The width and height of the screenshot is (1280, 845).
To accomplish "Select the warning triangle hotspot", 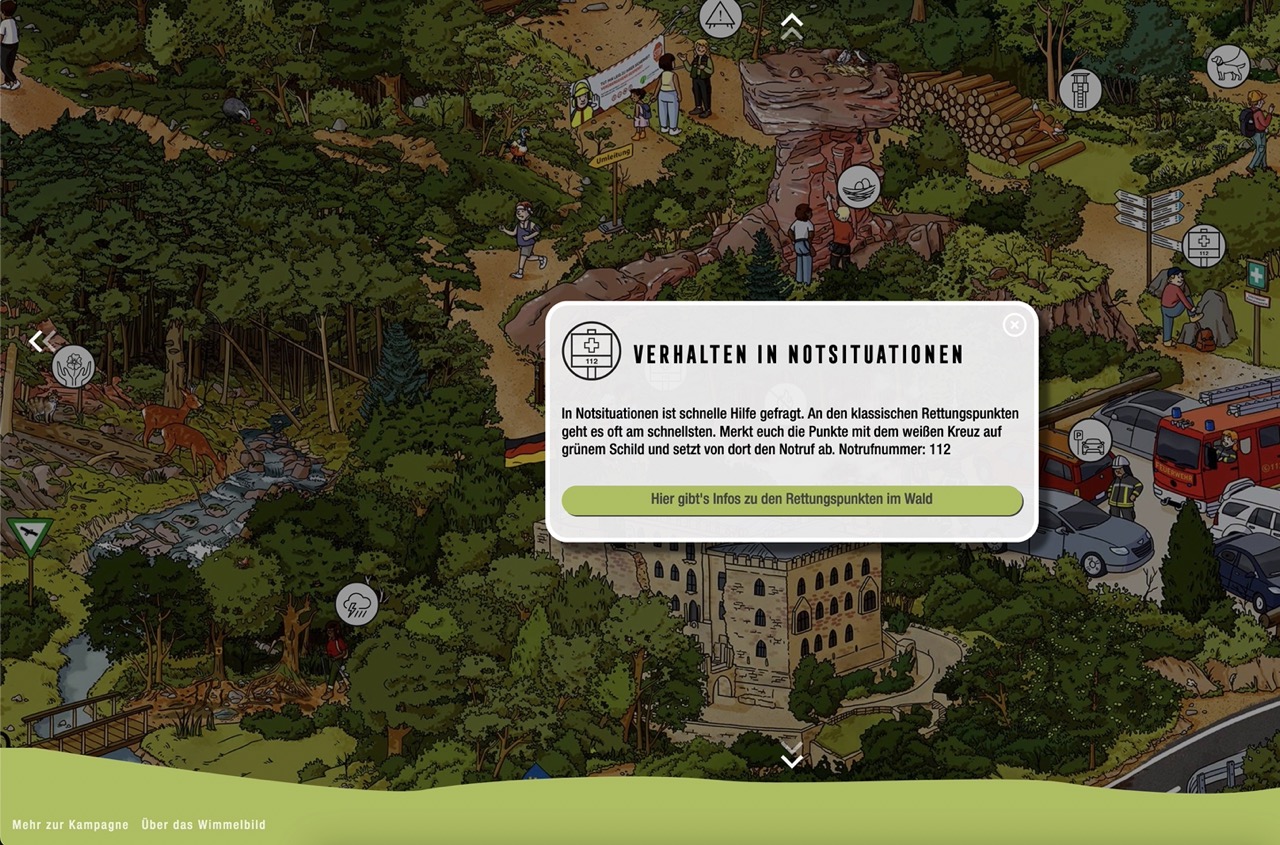I will (x=720, y=17).
